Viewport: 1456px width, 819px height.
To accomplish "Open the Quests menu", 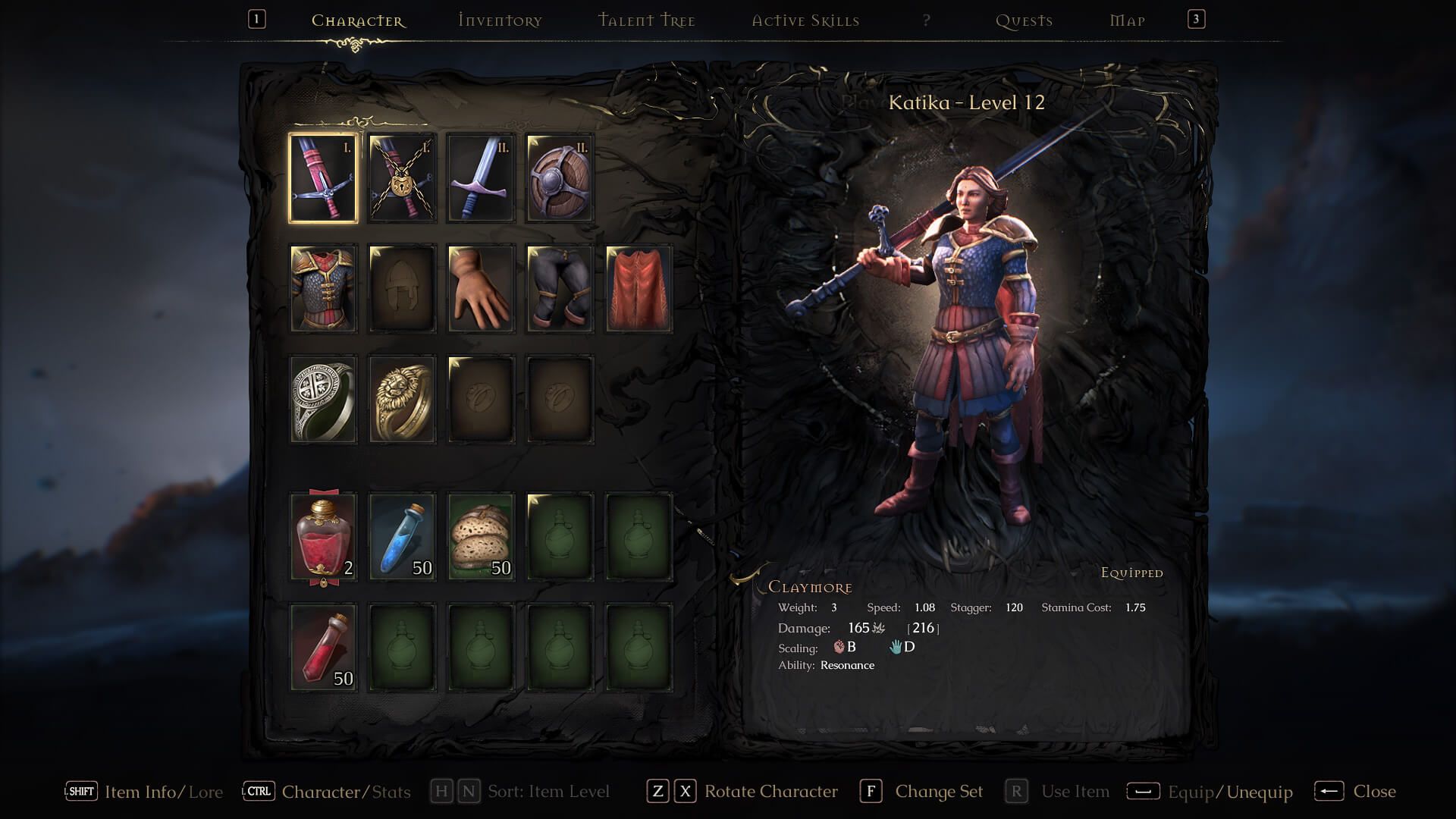I will pos(1024,20).
